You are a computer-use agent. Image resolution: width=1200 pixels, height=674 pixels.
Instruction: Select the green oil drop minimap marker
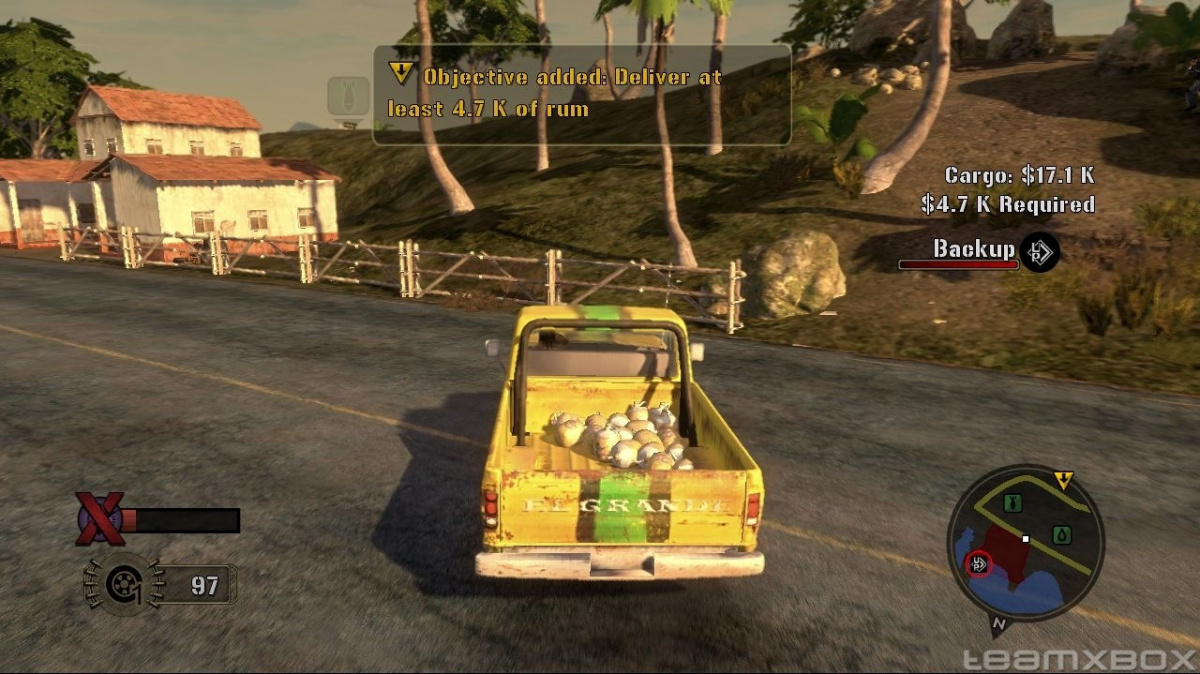(1062, 534)
